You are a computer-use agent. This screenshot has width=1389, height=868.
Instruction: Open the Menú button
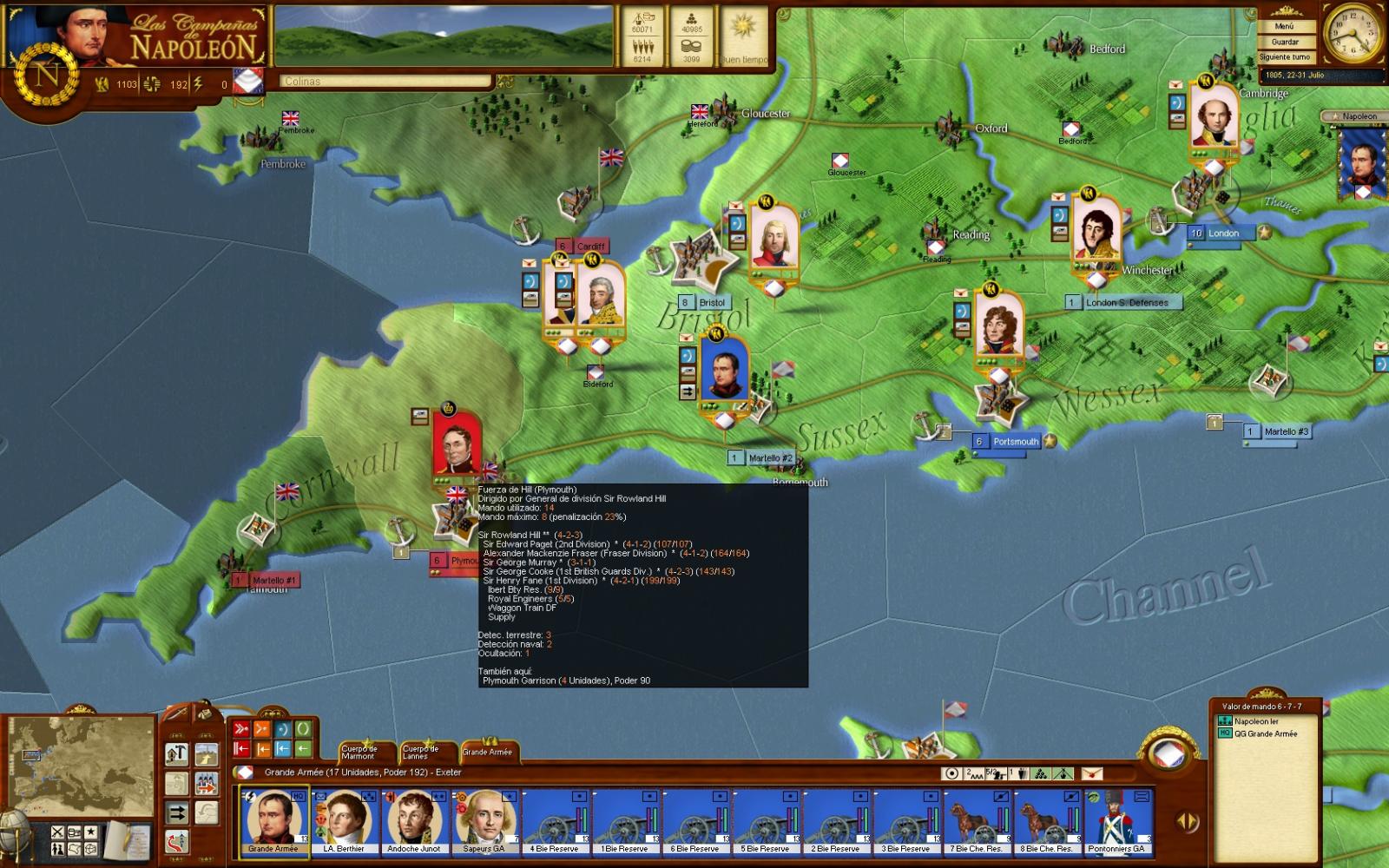(x=1284, y=27)
